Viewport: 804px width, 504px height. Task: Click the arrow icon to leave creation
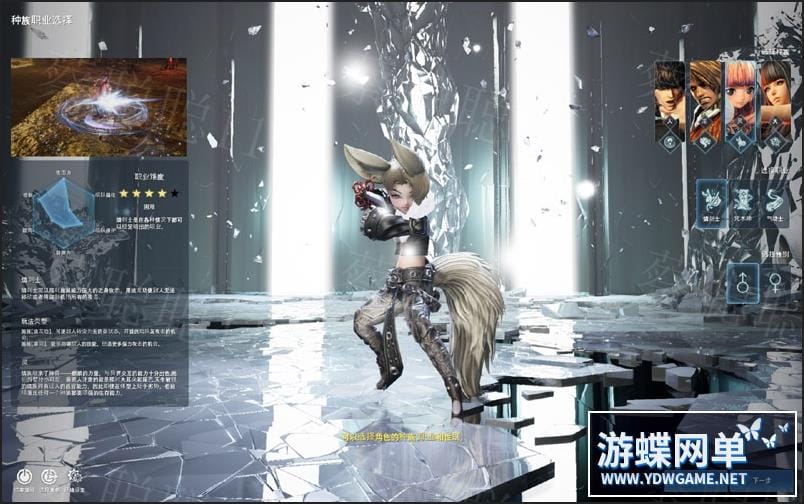pyautogui.click(x=49, y=476)
